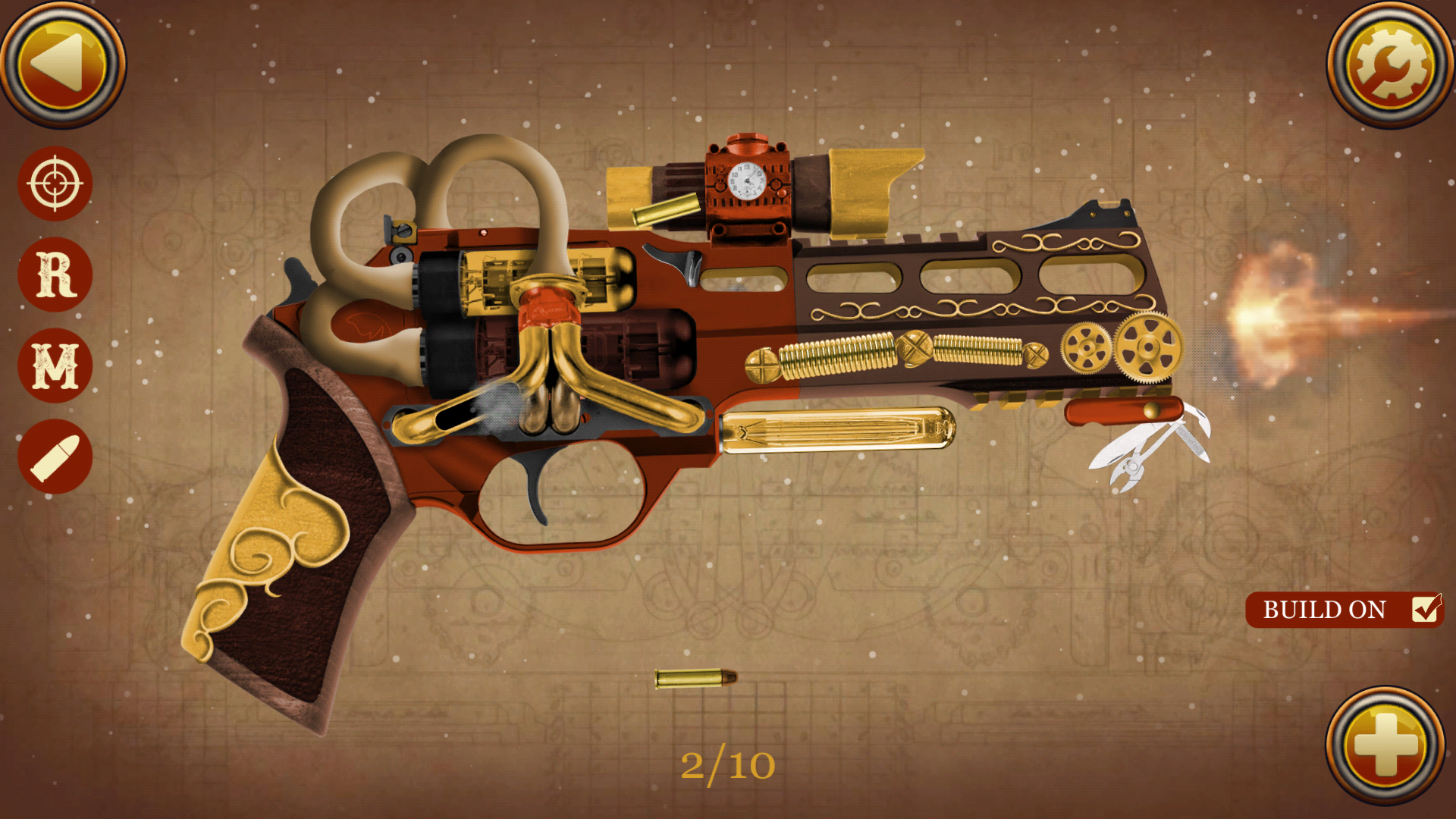
Task: Click the back arrow icon
Action: 64,64
